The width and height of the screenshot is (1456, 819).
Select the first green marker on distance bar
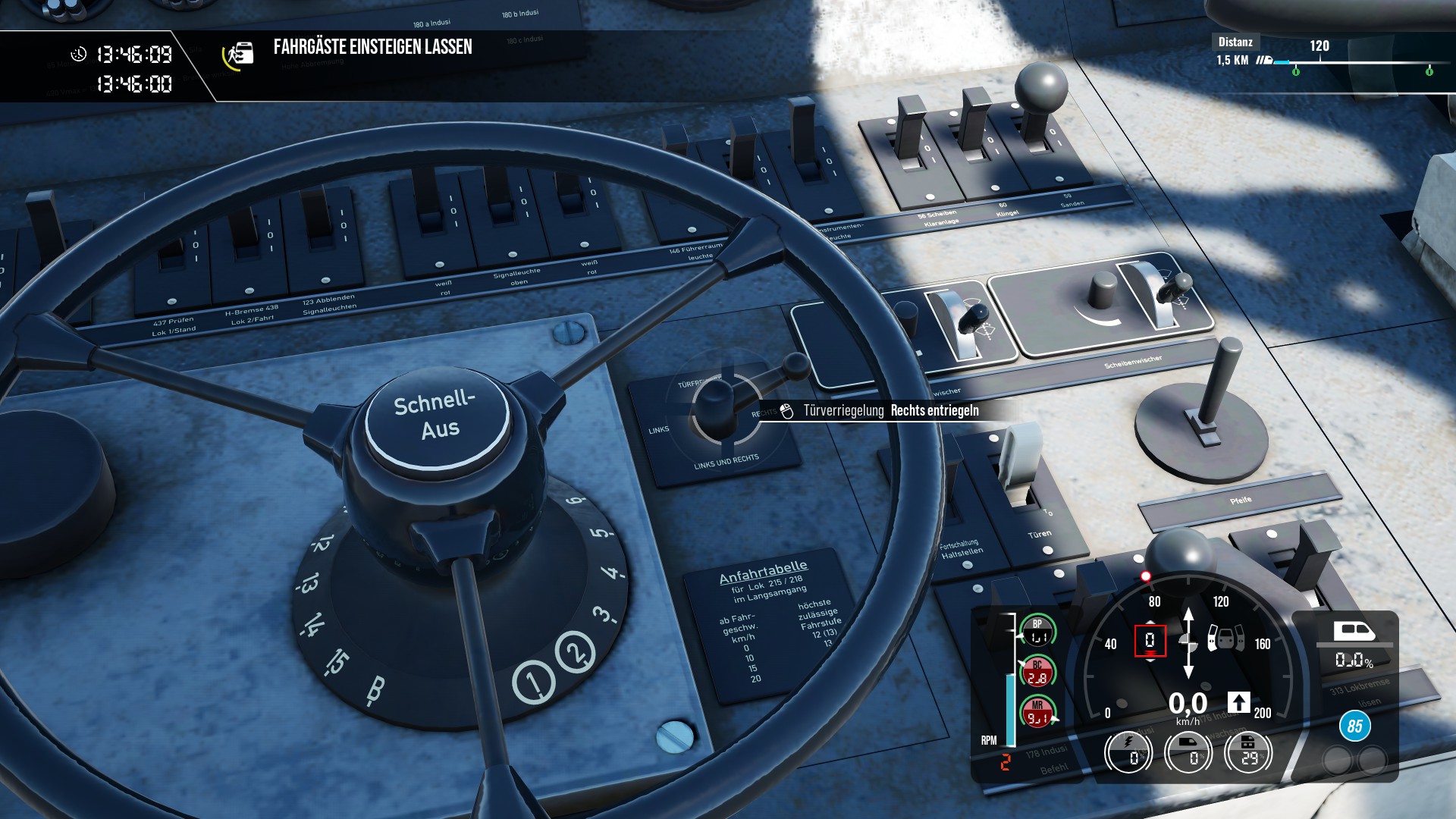(1295, 71)
